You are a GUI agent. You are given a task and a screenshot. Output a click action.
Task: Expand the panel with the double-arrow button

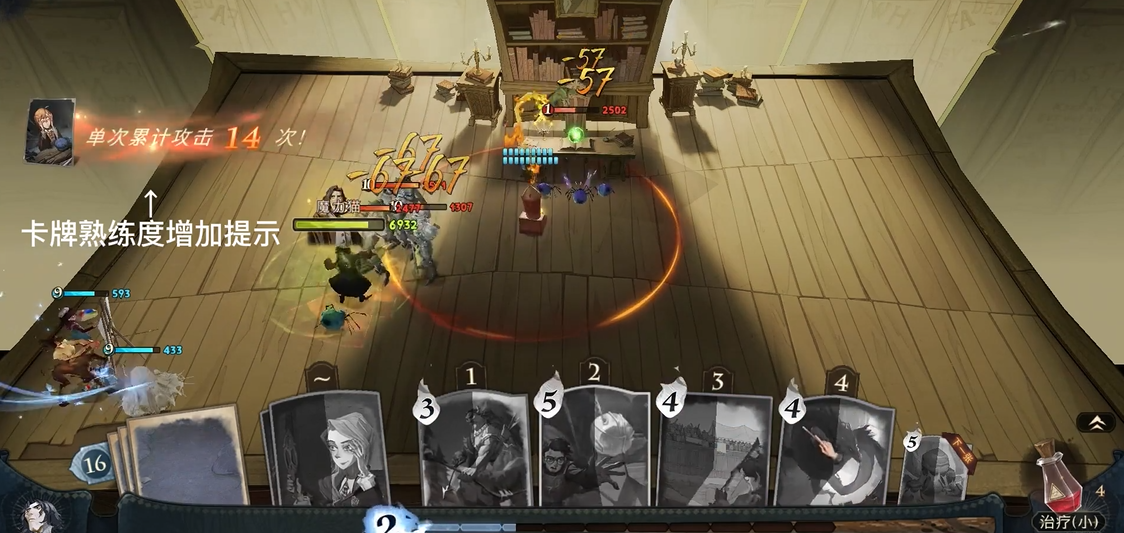pyautogui.click(x=1096, y=422)
